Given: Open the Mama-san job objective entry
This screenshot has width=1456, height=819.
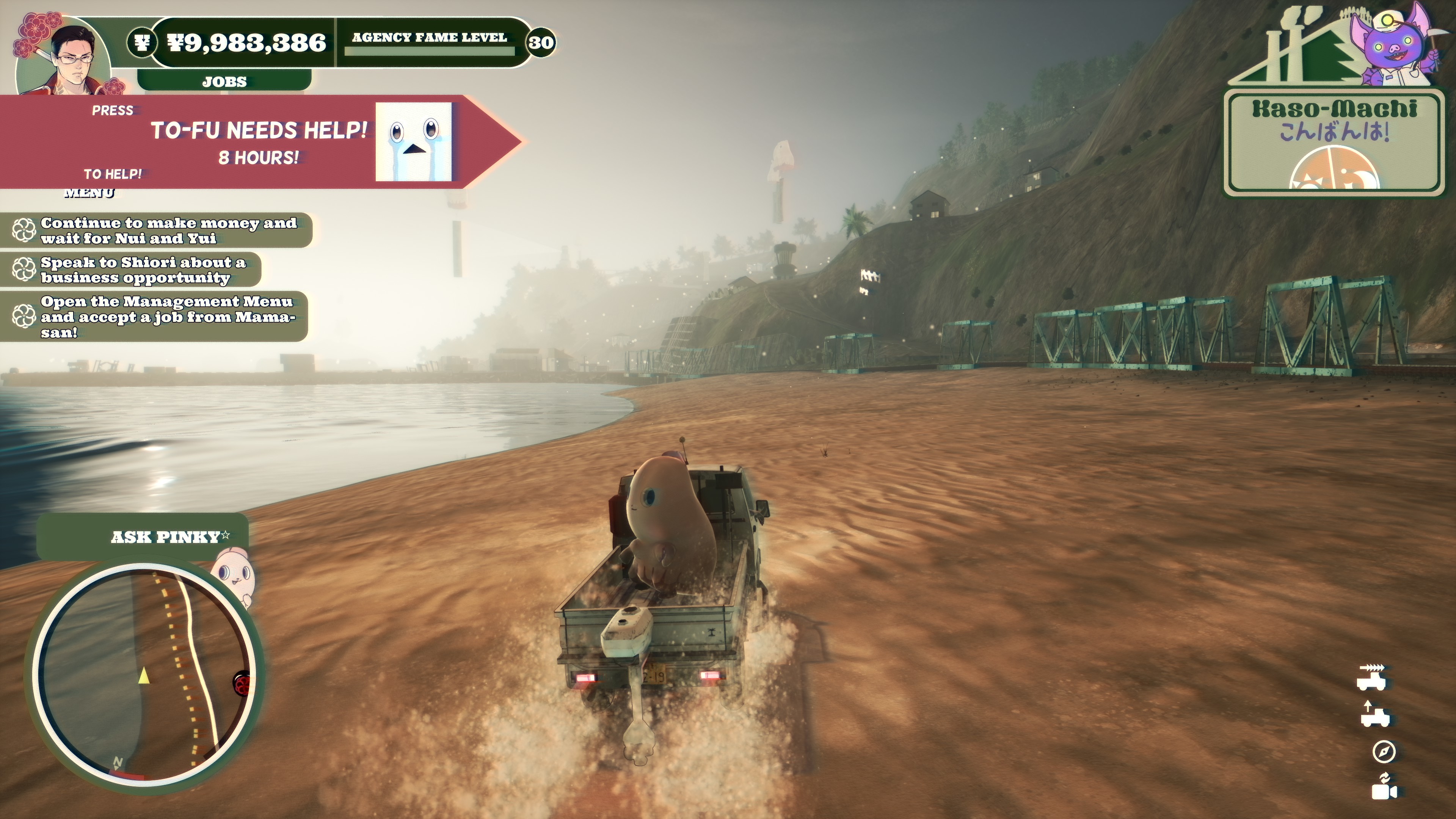Looking at the screenshot, I should [x=158, y=317].
